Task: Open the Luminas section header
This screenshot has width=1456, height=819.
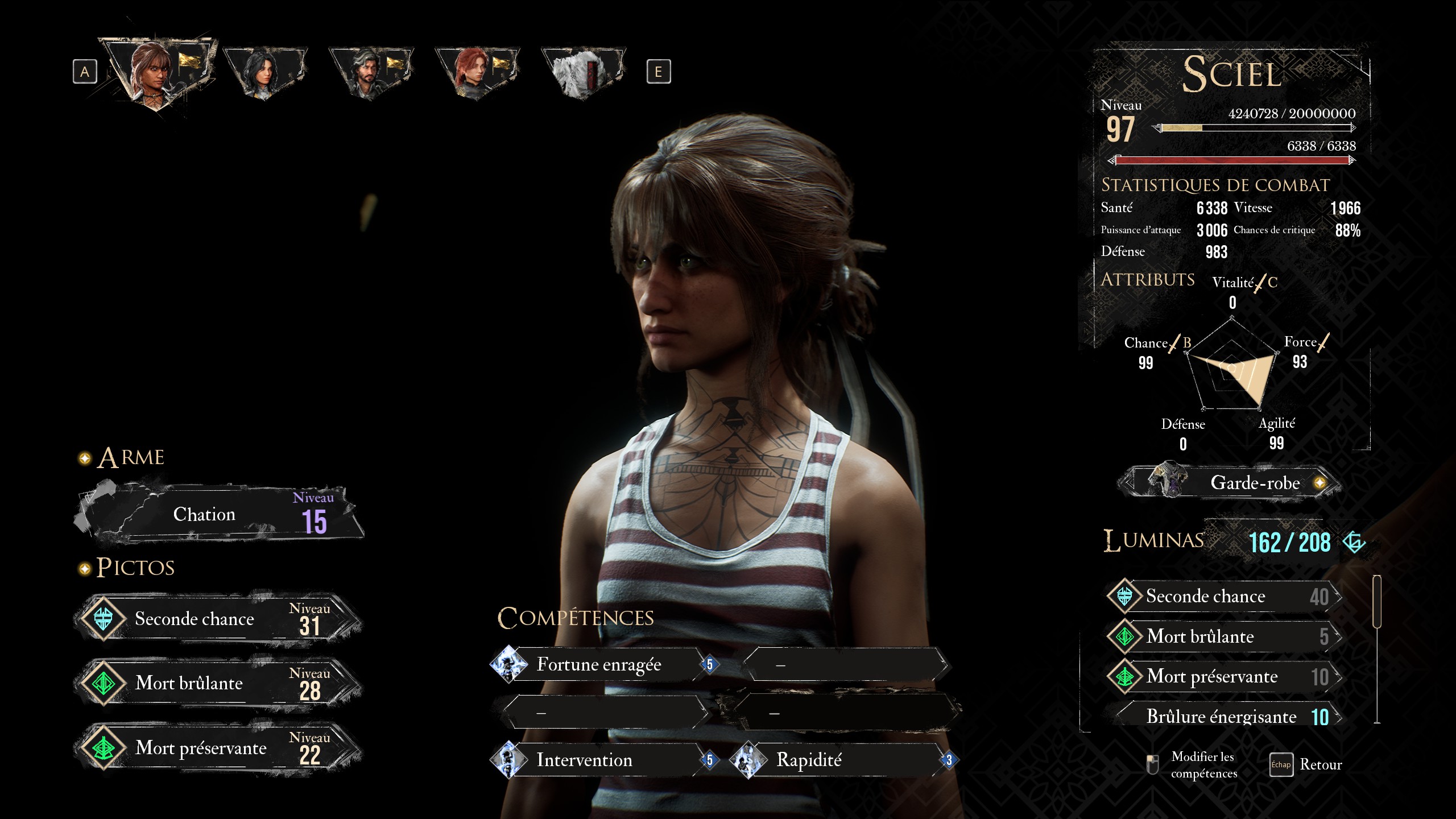Action: (1153, 540)
